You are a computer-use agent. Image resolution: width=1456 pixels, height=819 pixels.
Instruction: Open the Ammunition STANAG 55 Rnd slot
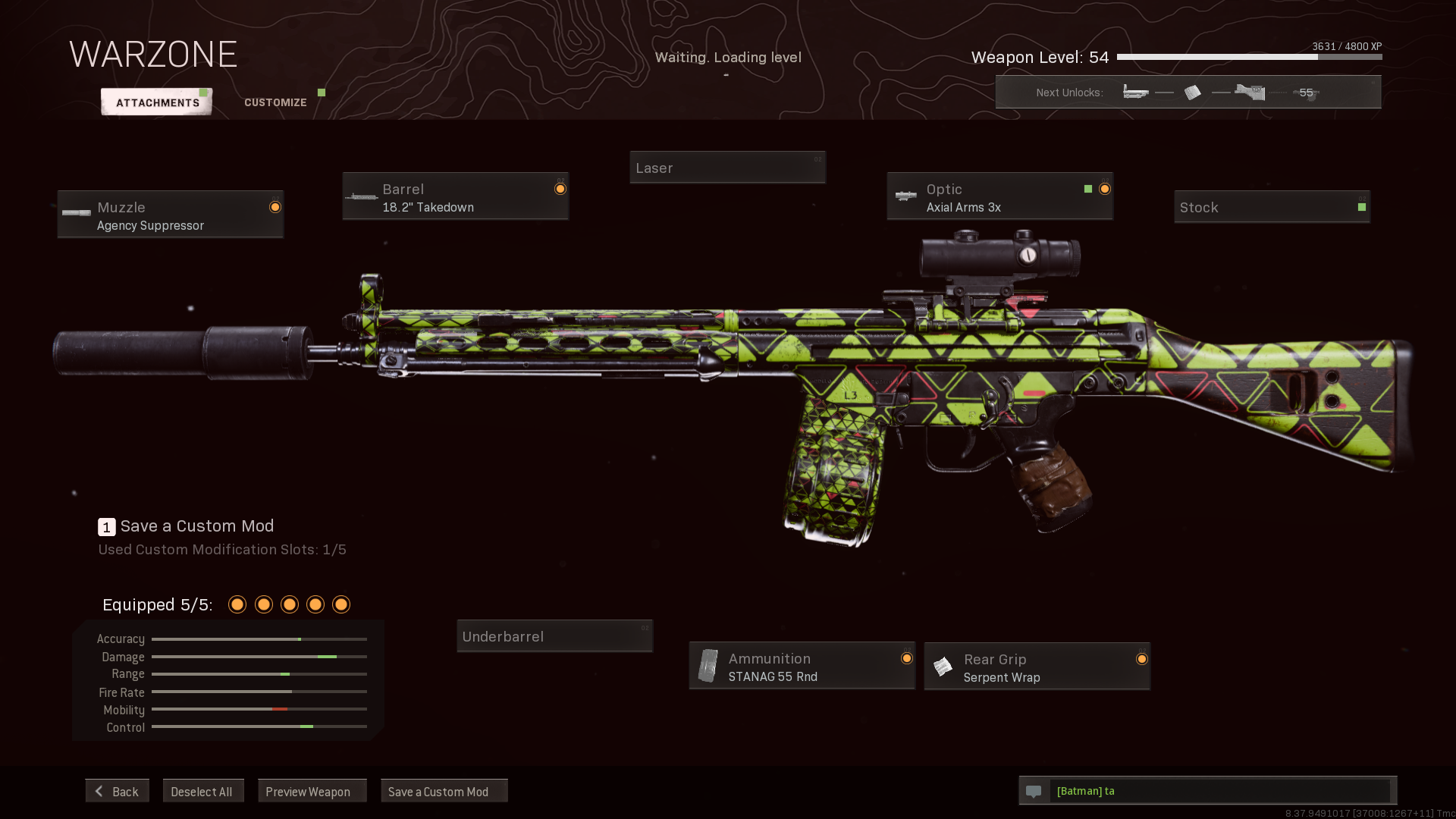click(x=802, y=667)
